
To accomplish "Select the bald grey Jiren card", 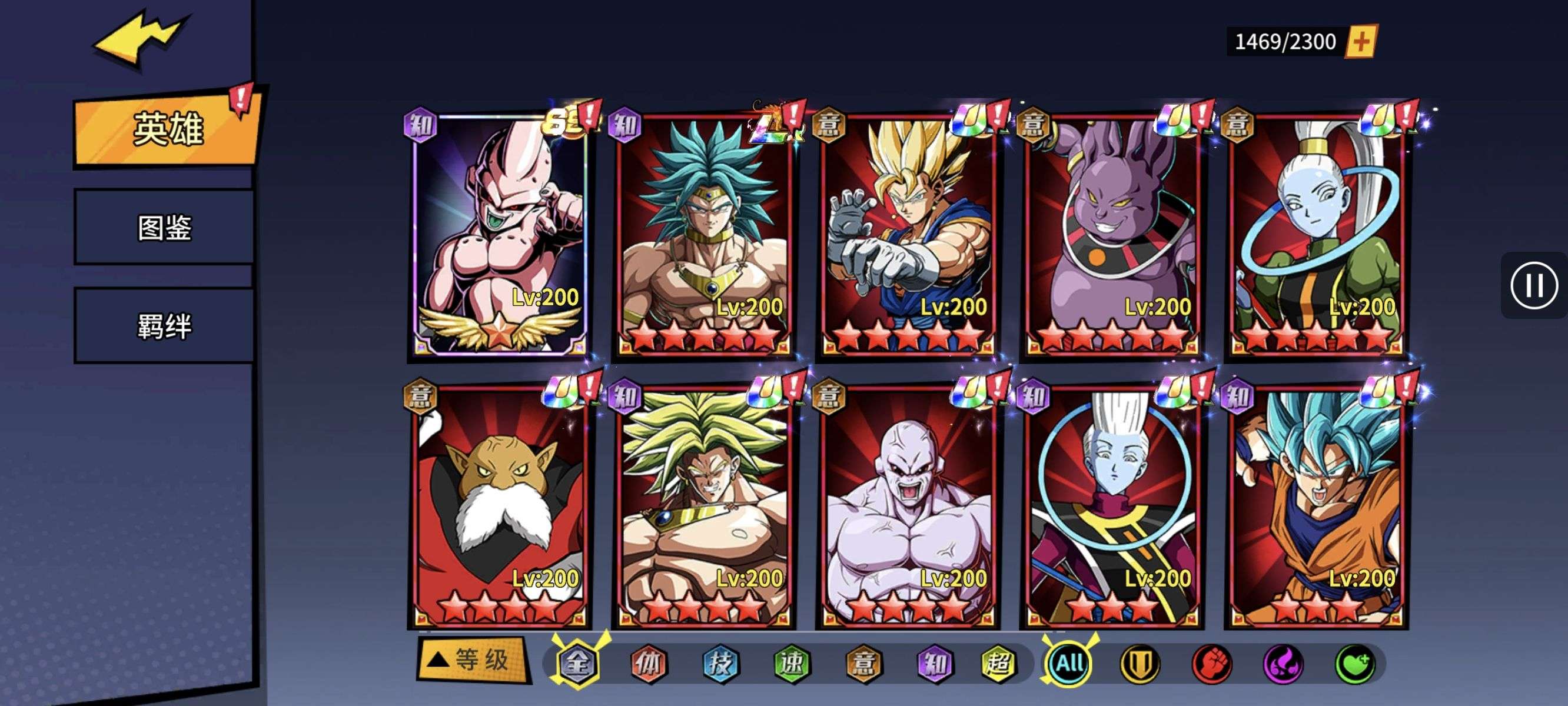I will point(908,507).
